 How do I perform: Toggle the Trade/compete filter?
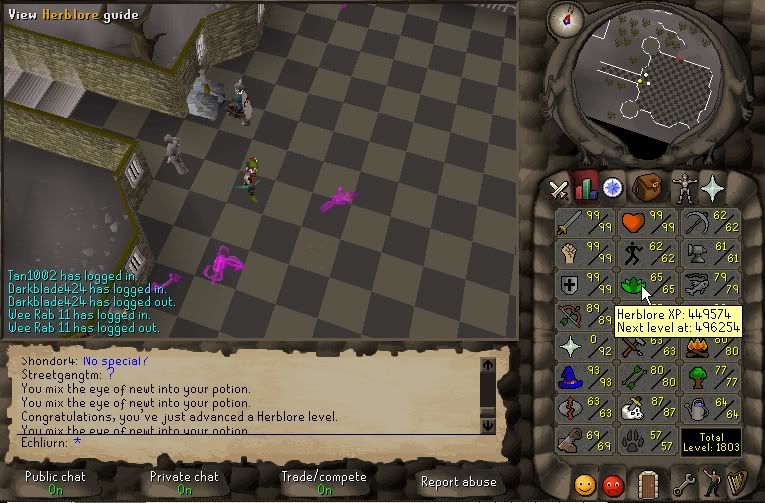[326, 482]
